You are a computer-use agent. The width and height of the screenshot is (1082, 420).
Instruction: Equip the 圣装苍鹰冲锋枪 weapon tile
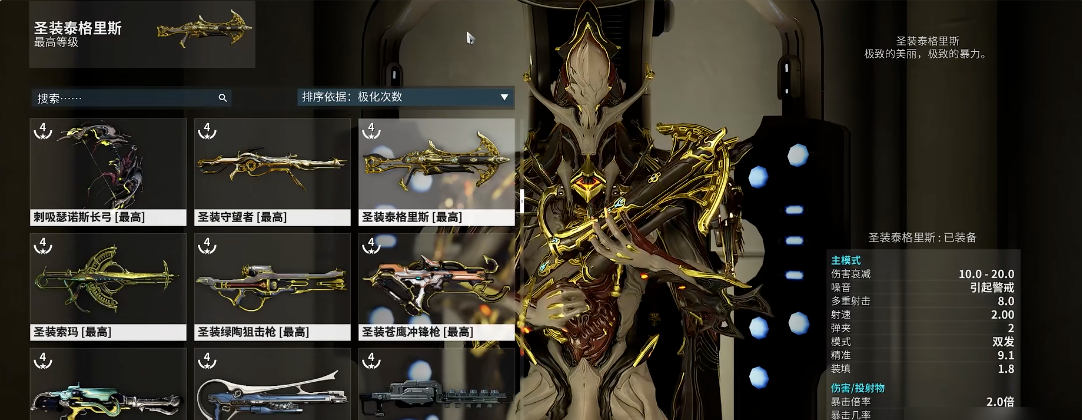436,285
